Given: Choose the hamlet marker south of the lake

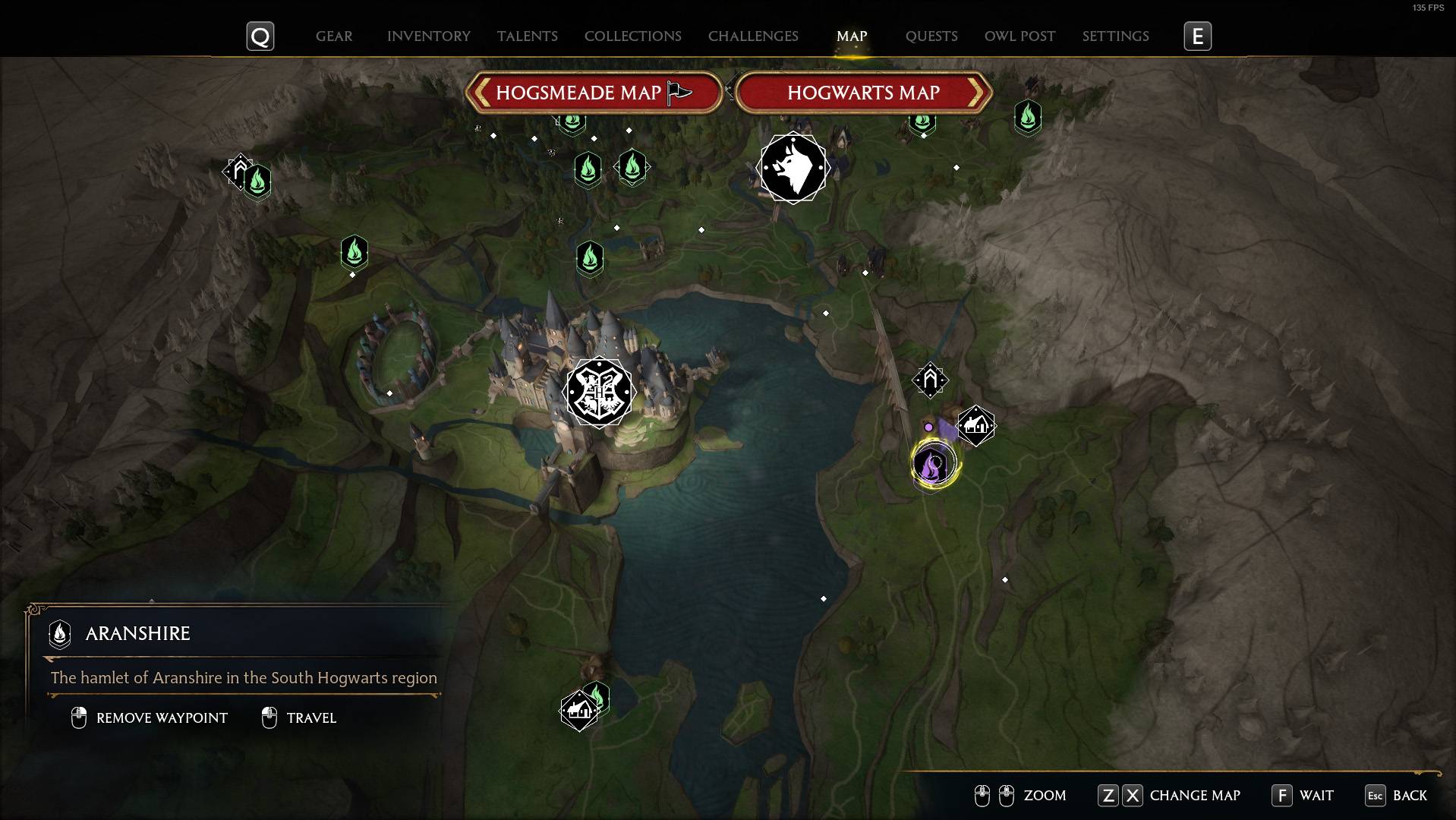Looking at the screenshot, I should [x=578, y=711].
